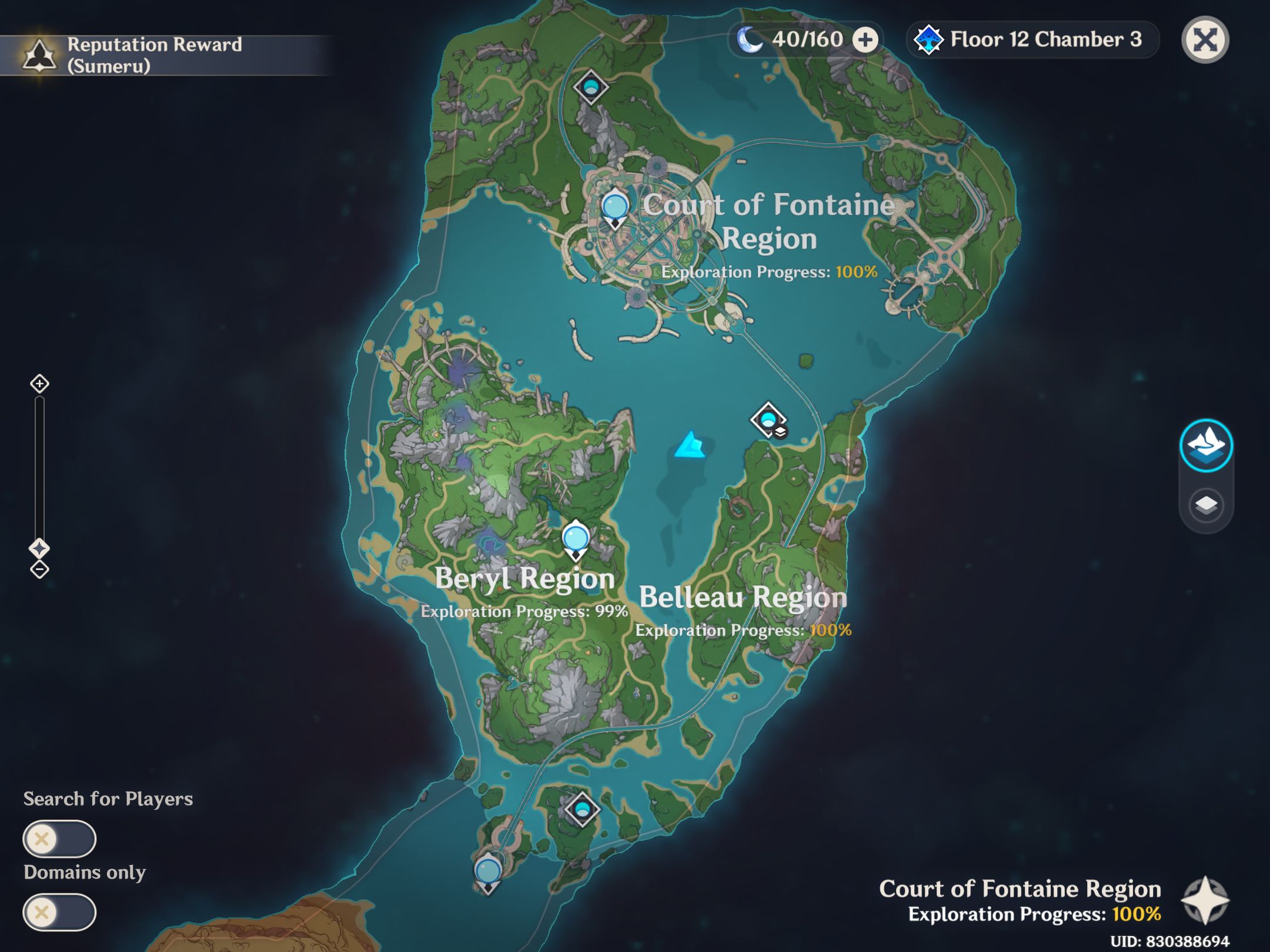The image size is (1270, 952).
Task: Click the domain icon north of Court of Fontaine
Action: [x=590, y=87]
